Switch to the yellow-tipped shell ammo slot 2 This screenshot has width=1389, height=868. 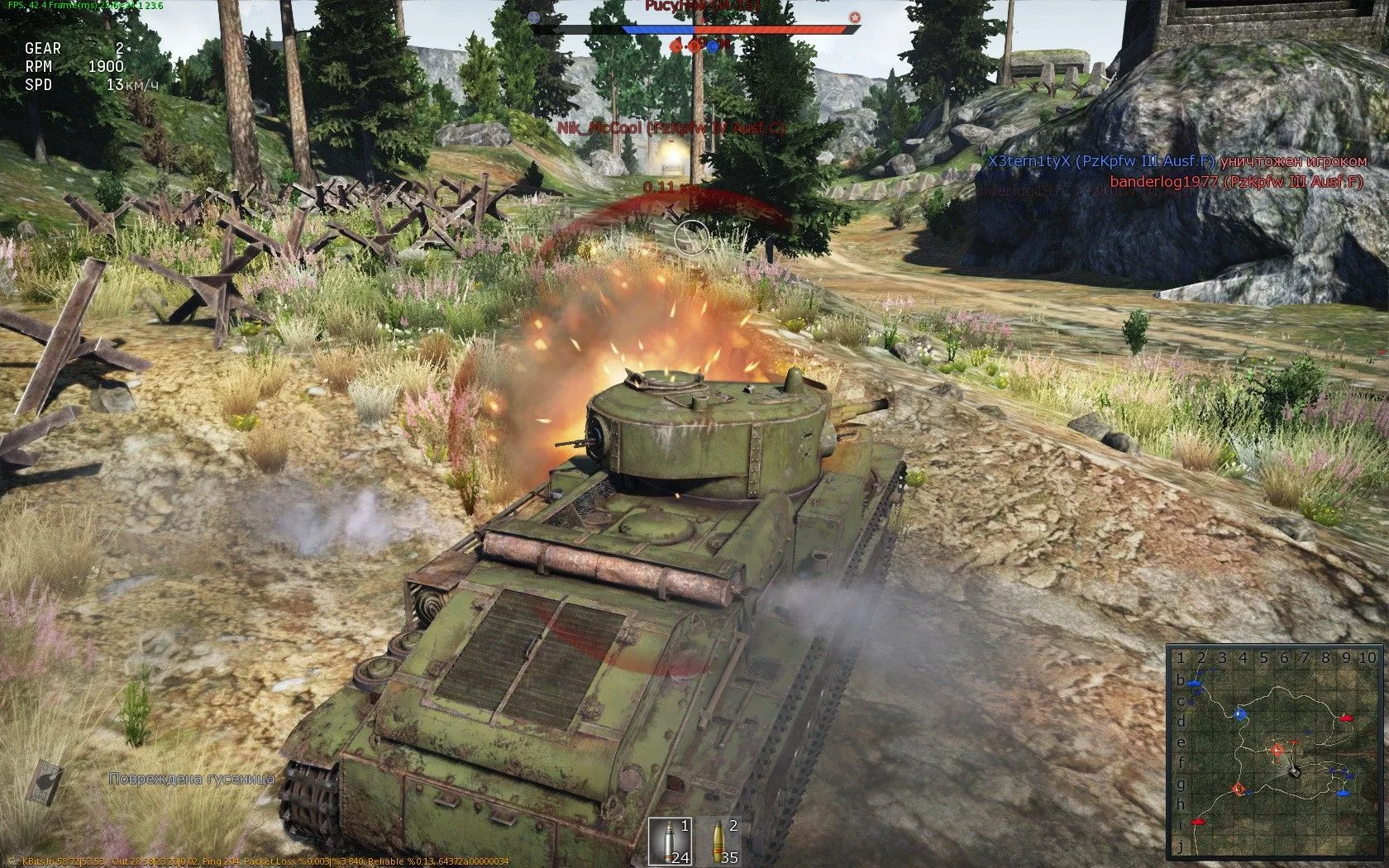click(x=718, y=841)
